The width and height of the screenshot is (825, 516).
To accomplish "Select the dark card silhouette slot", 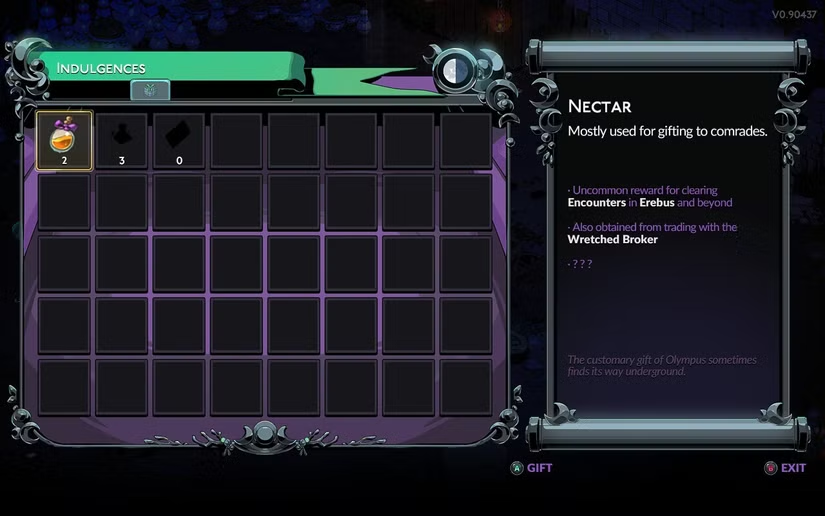I will pos(180,140).
